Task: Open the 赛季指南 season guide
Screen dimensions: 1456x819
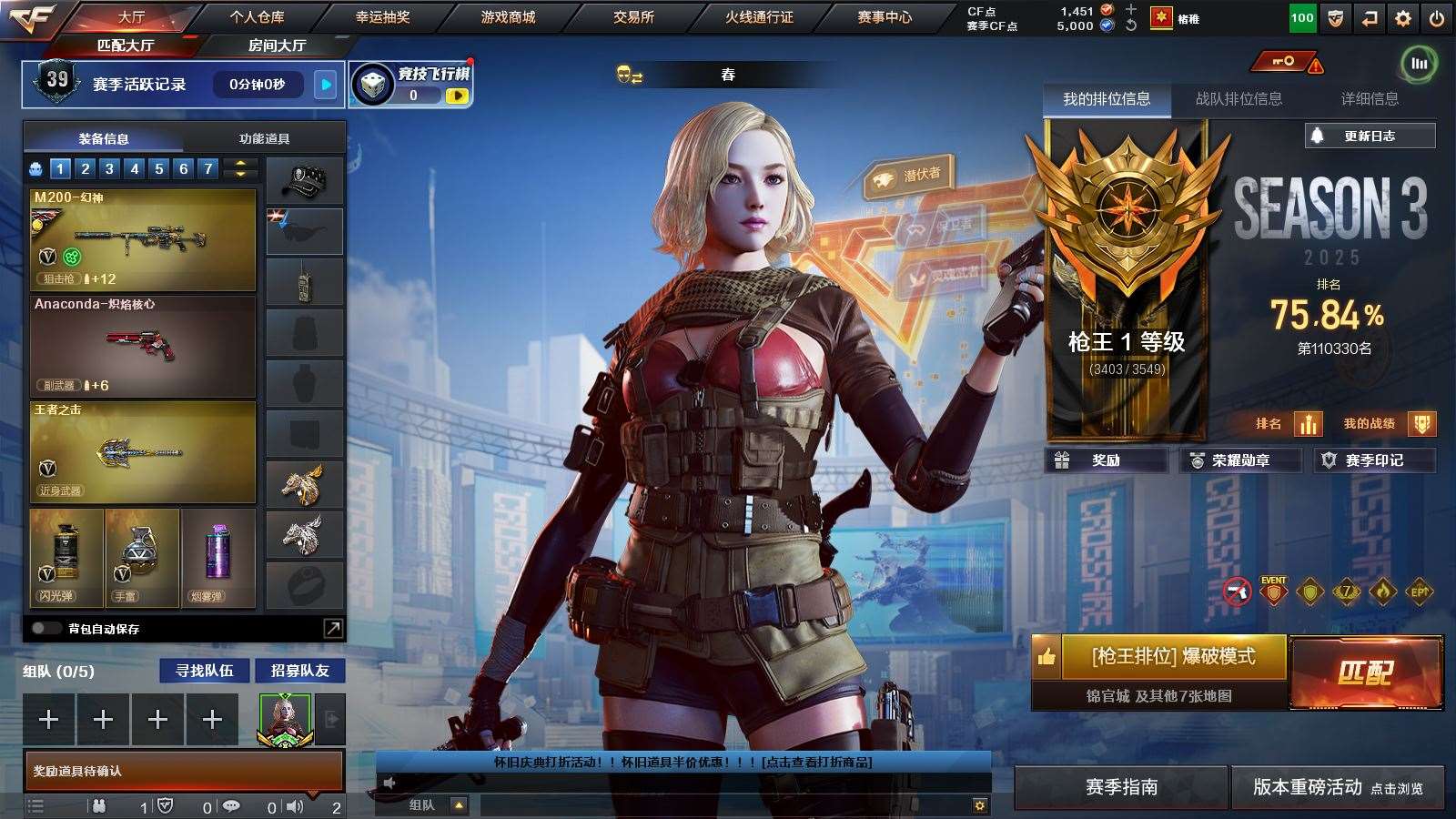Action: 1121,787
